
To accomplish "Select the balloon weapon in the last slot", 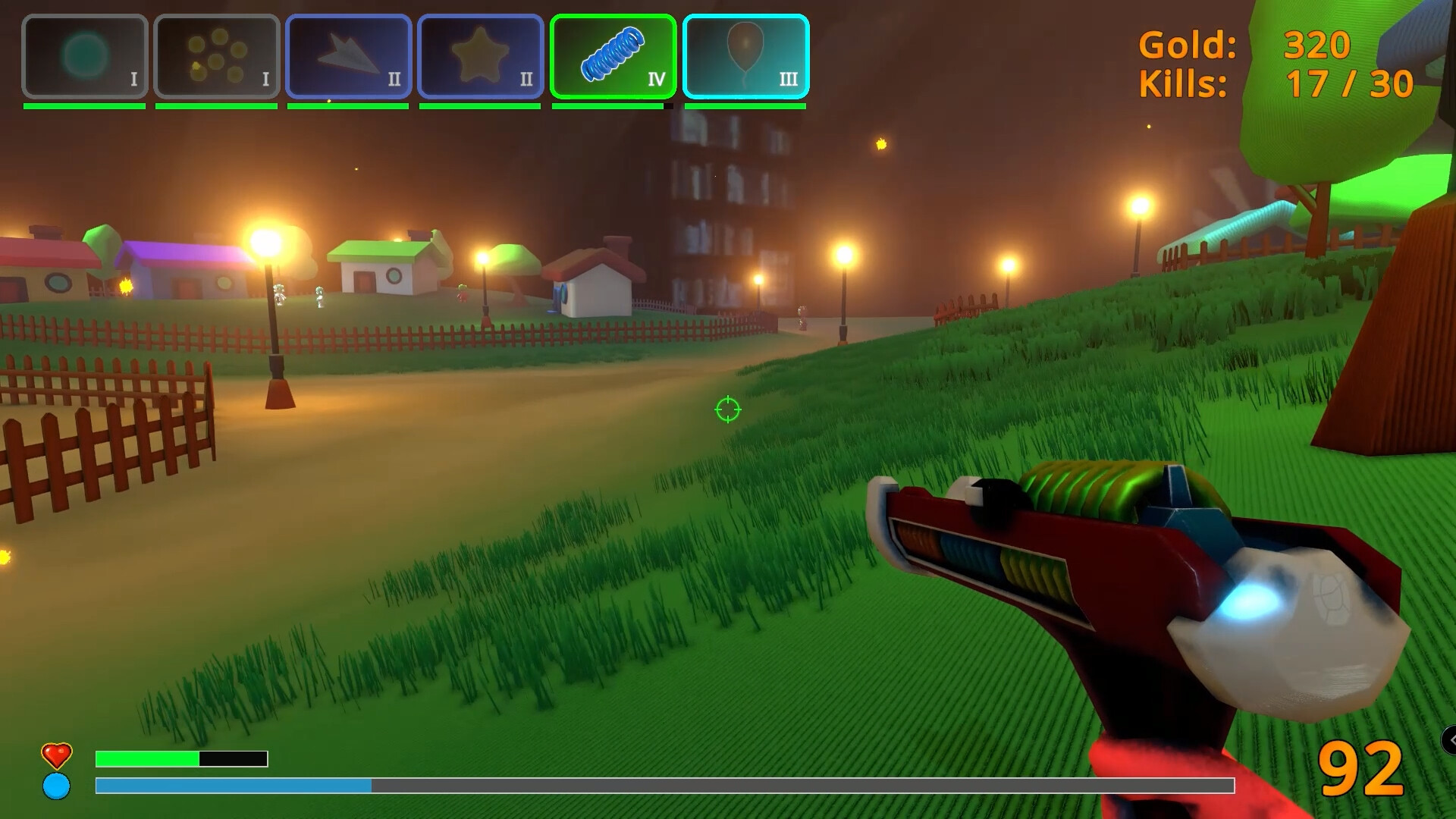I will 744,55.
